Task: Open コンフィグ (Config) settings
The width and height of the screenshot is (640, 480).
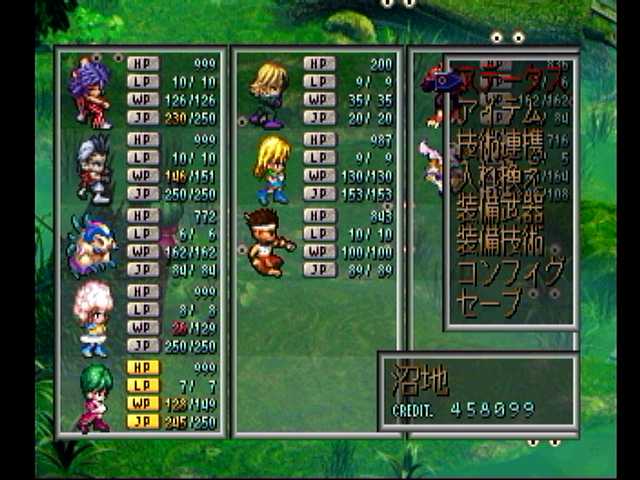Action: click(510, 273)
